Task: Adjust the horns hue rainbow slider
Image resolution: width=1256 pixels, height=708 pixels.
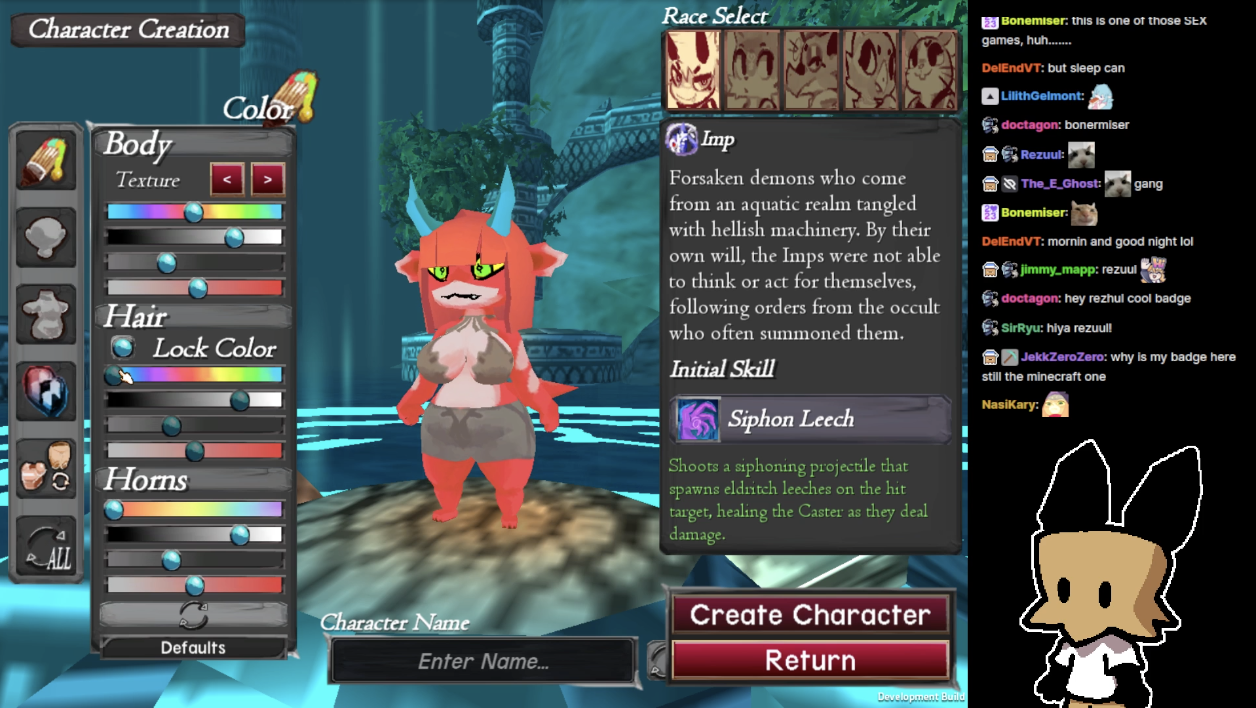Action: [x=195, y=509]
